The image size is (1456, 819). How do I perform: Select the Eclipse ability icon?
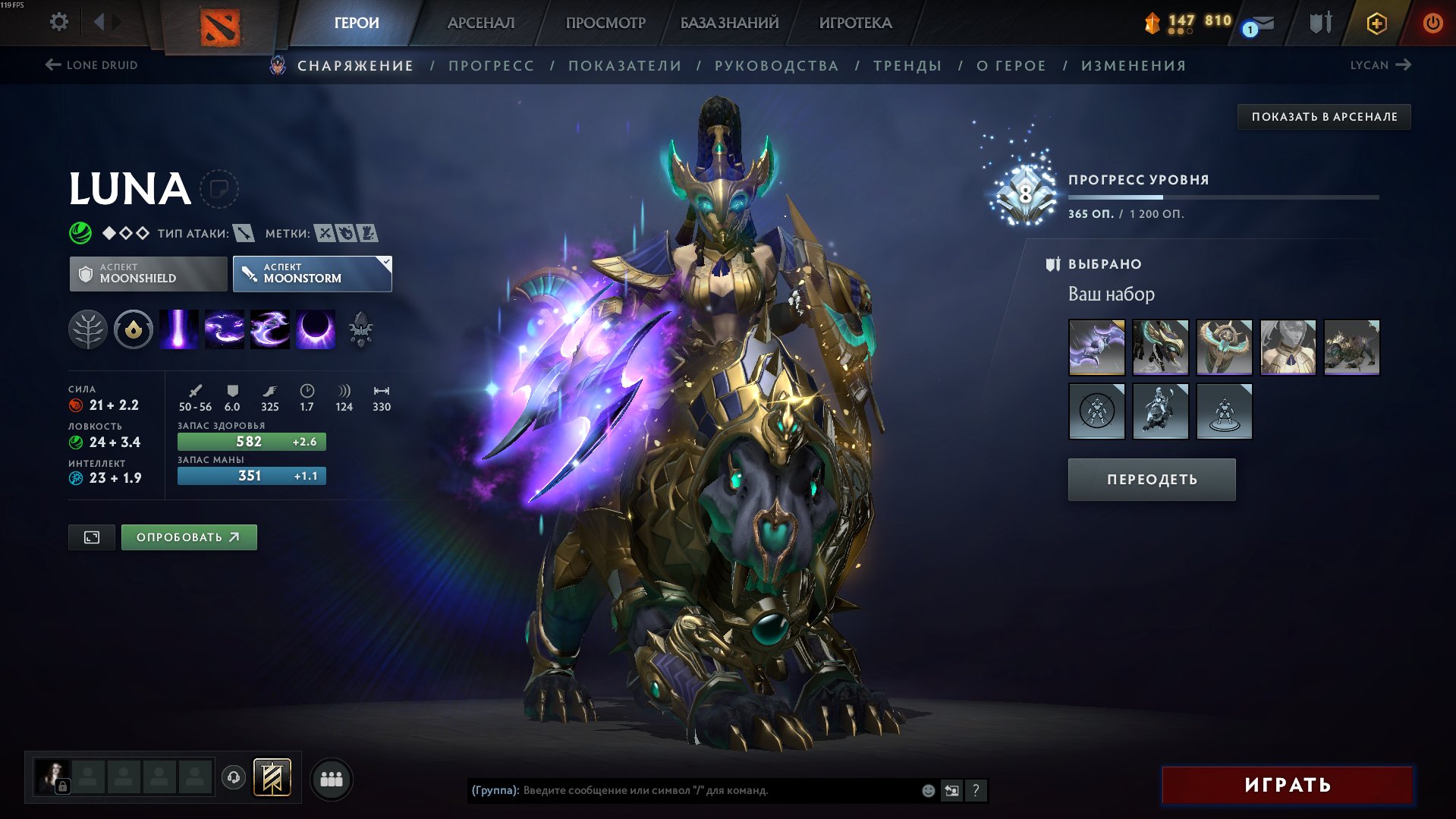[315, 330]
